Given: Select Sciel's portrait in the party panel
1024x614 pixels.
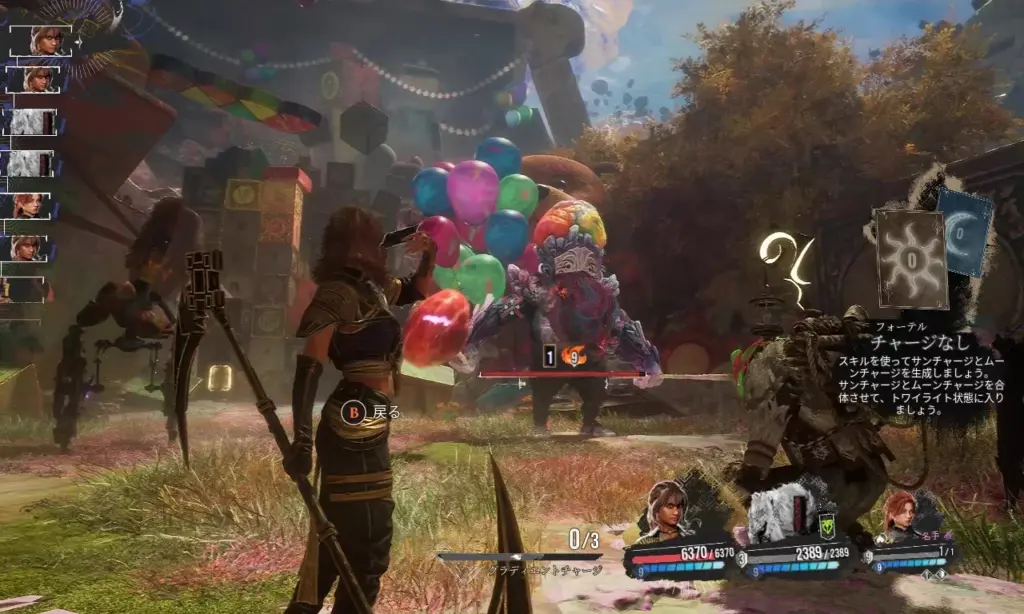Looking at the screenshot, I should (669, 510).
